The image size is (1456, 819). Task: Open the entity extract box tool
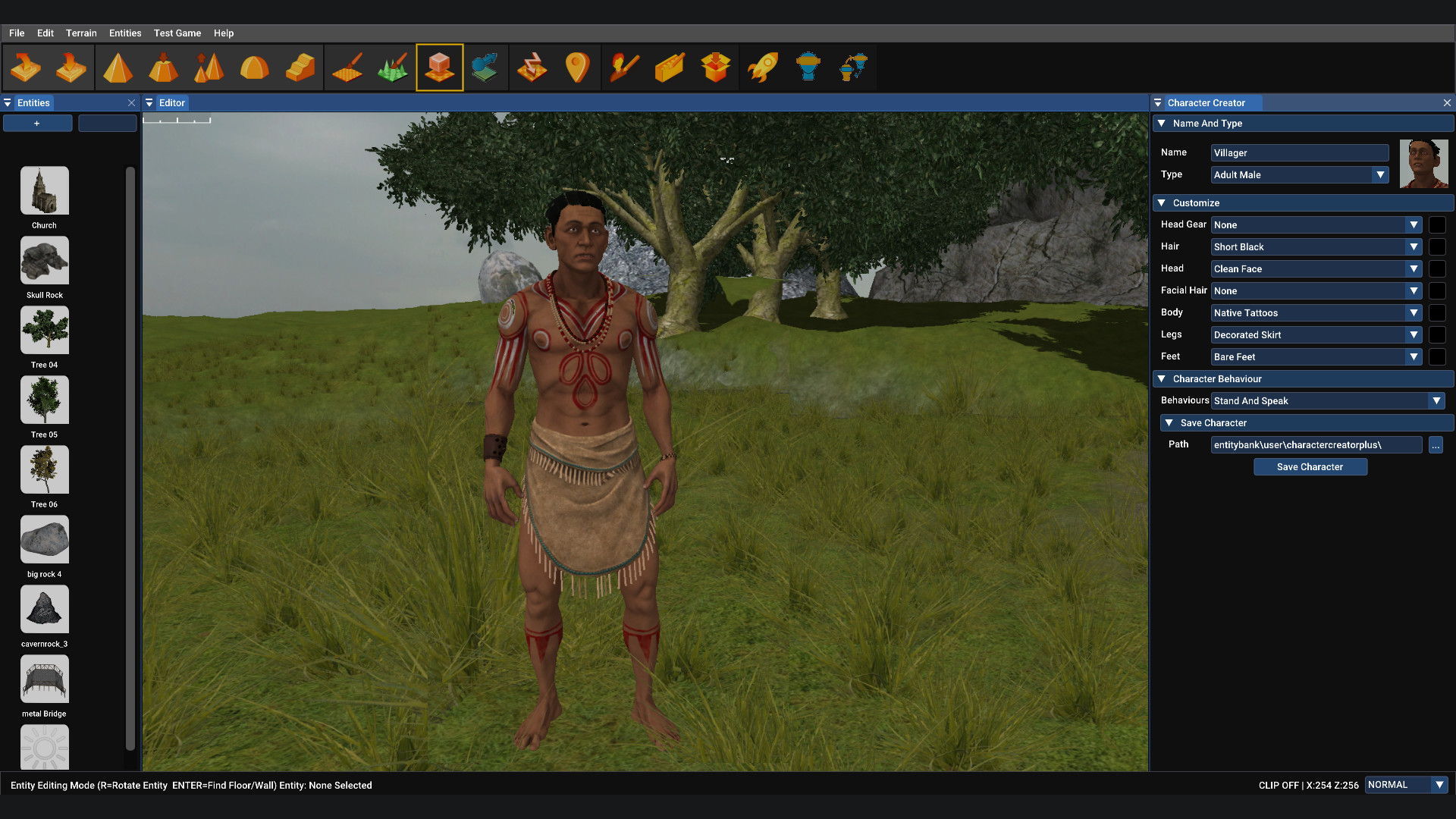click(x=716, y=67)
